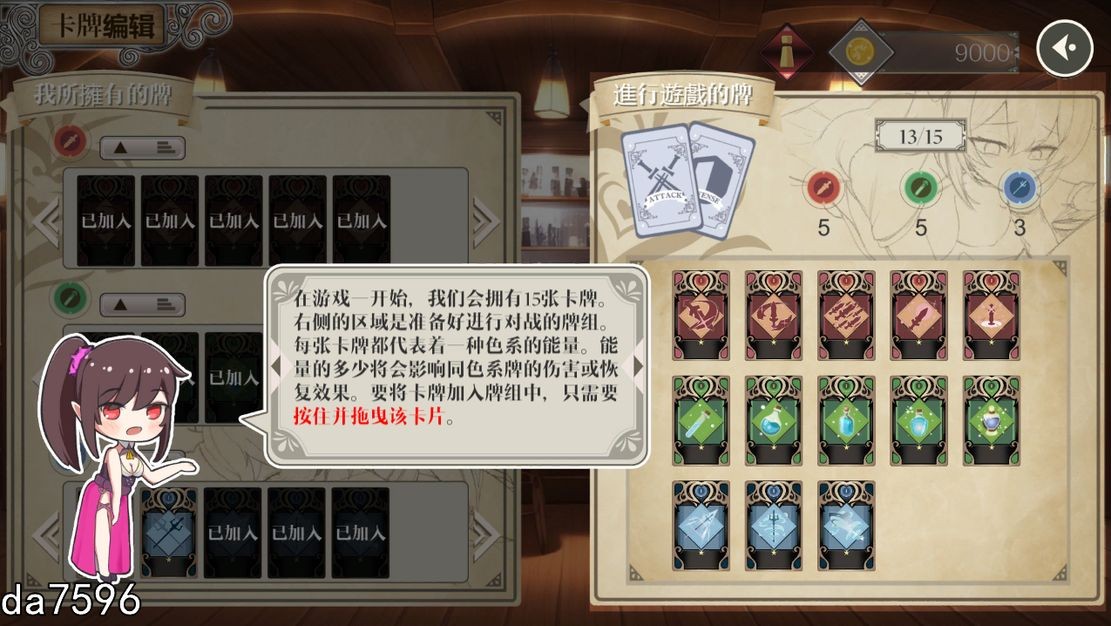Go to previous tutorial text with left arrow
The image size is (1111, 626).
click(277, 366)
